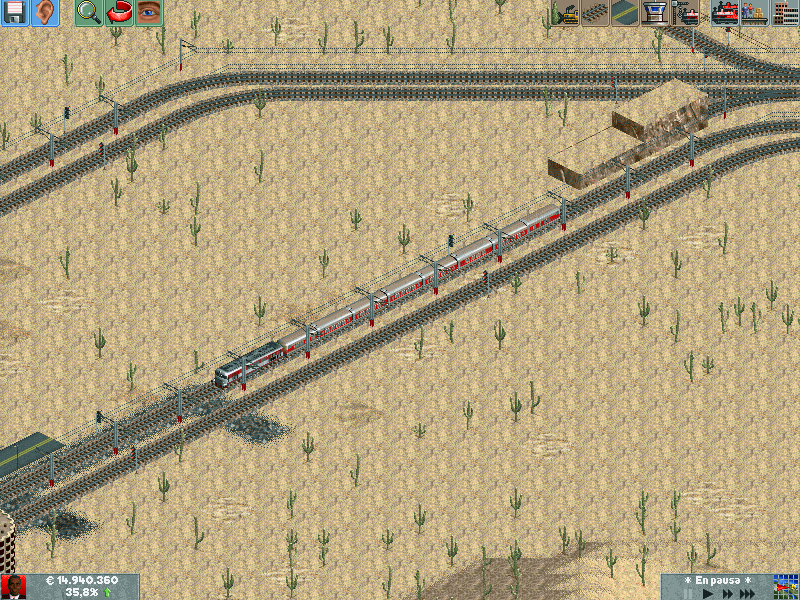The image size is (800, 600).
Task: Open the stations list with passengers icon
Action: pos(754,13)
